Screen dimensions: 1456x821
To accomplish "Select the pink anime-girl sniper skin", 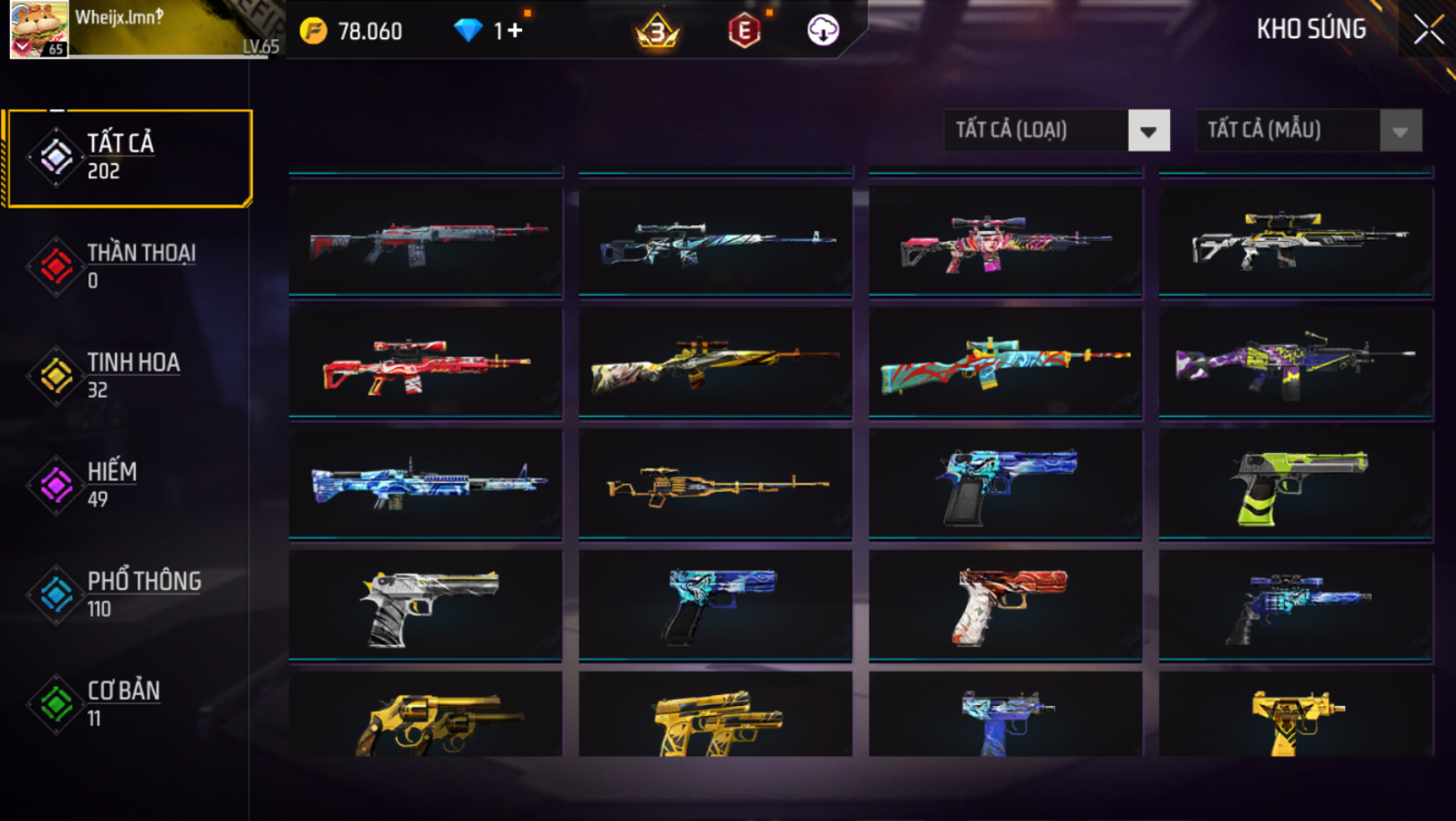I will click(x=1005, y=242).
